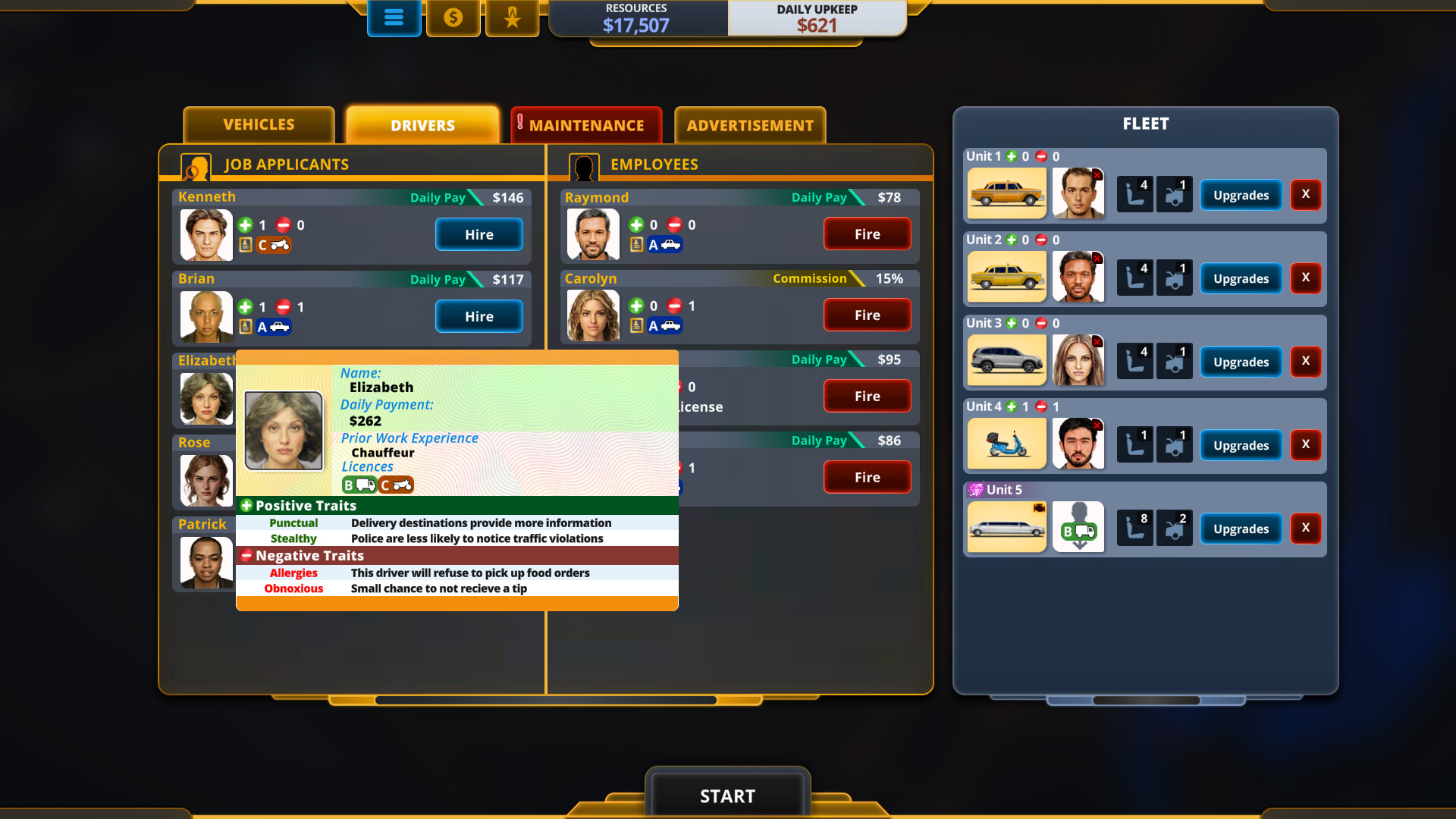Click the star reputation icon
1456x819 pixels.
click(x=512, y=18)
